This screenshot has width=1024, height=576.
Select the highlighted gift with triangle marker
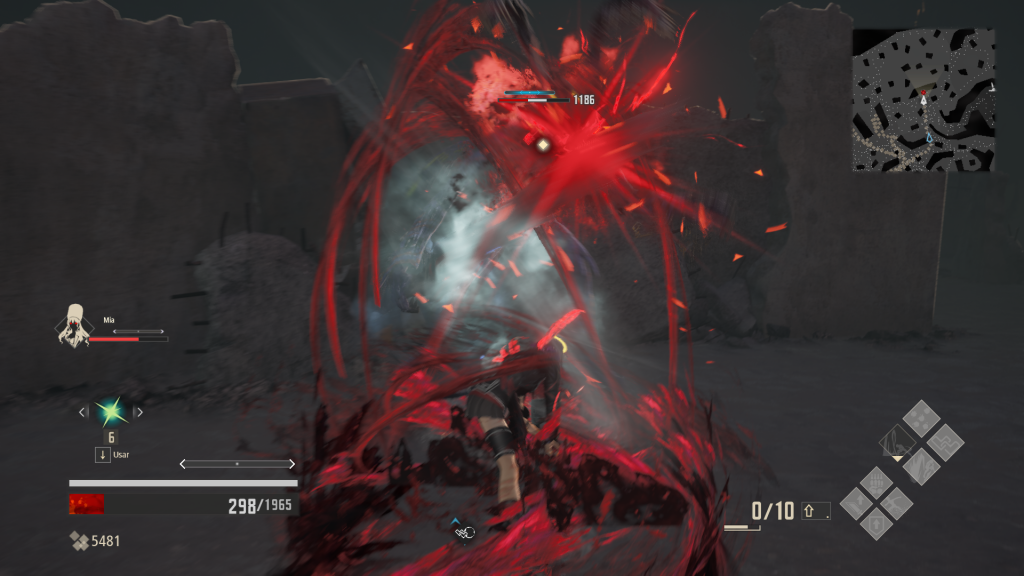898,440
